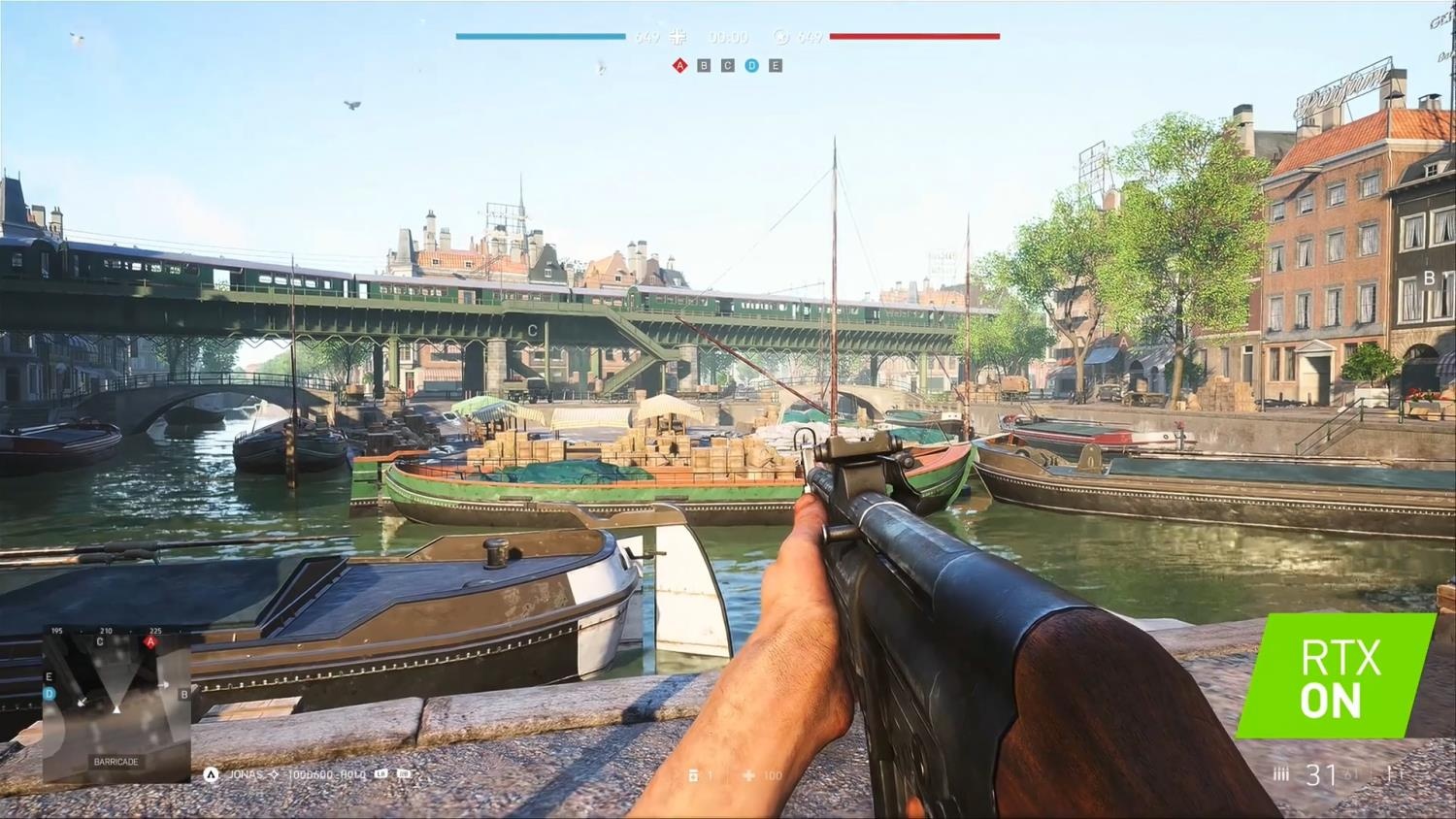Click the red A marker on the minimap
This screenshot has width=1456, height=819.
(x=149, y=642)
